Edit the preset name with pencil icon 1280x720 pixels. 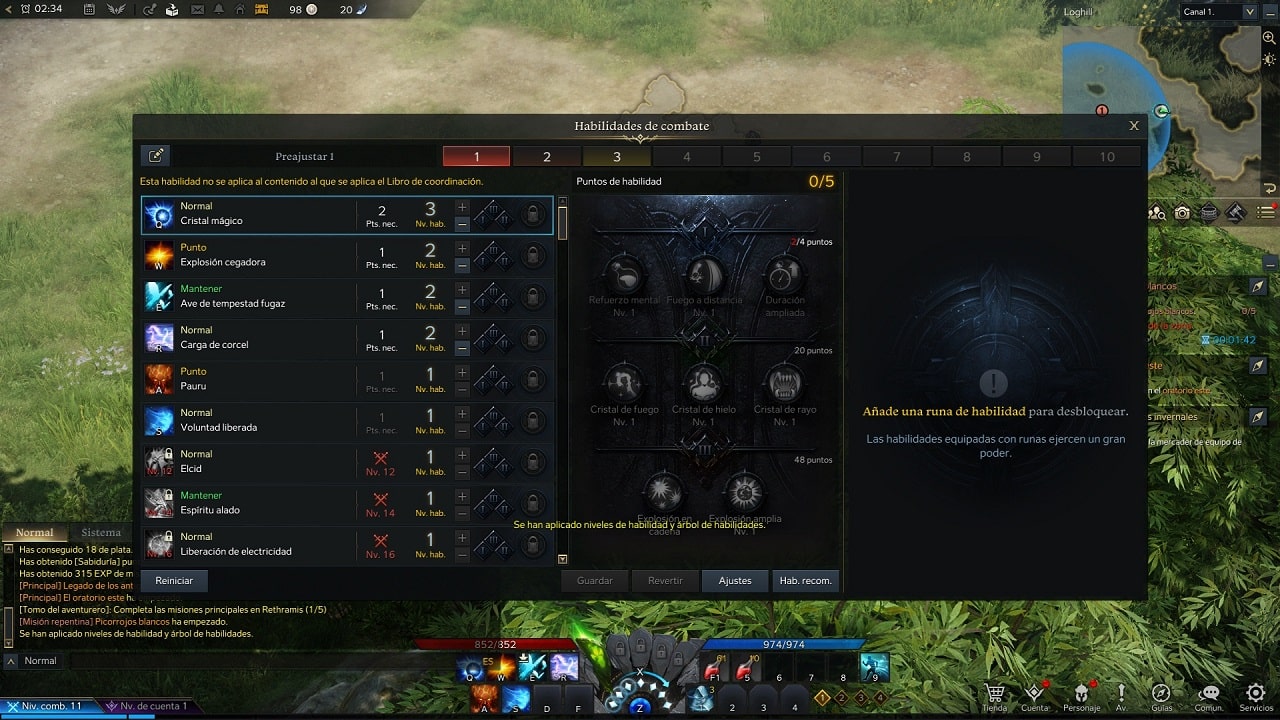click(156, 155)
